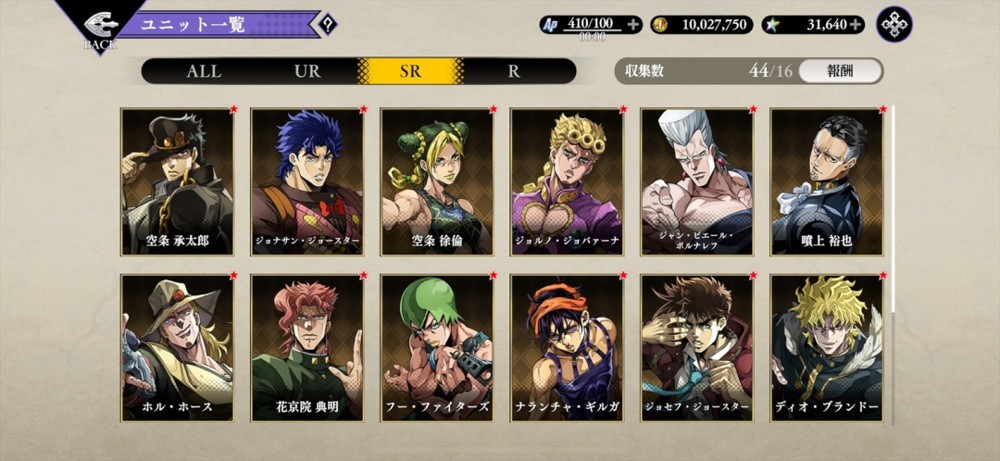Select the ディオ・ブランドー card

[827, 348]
